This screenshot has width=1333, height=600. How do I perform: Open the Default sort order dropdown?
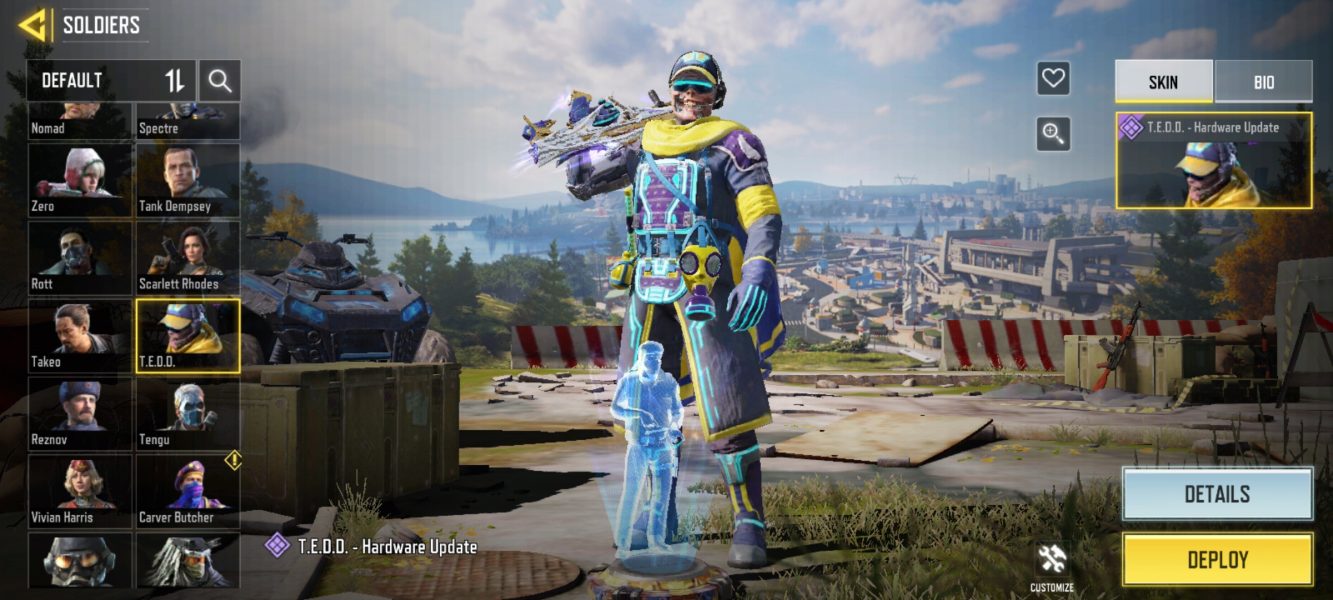coord(110,80)
